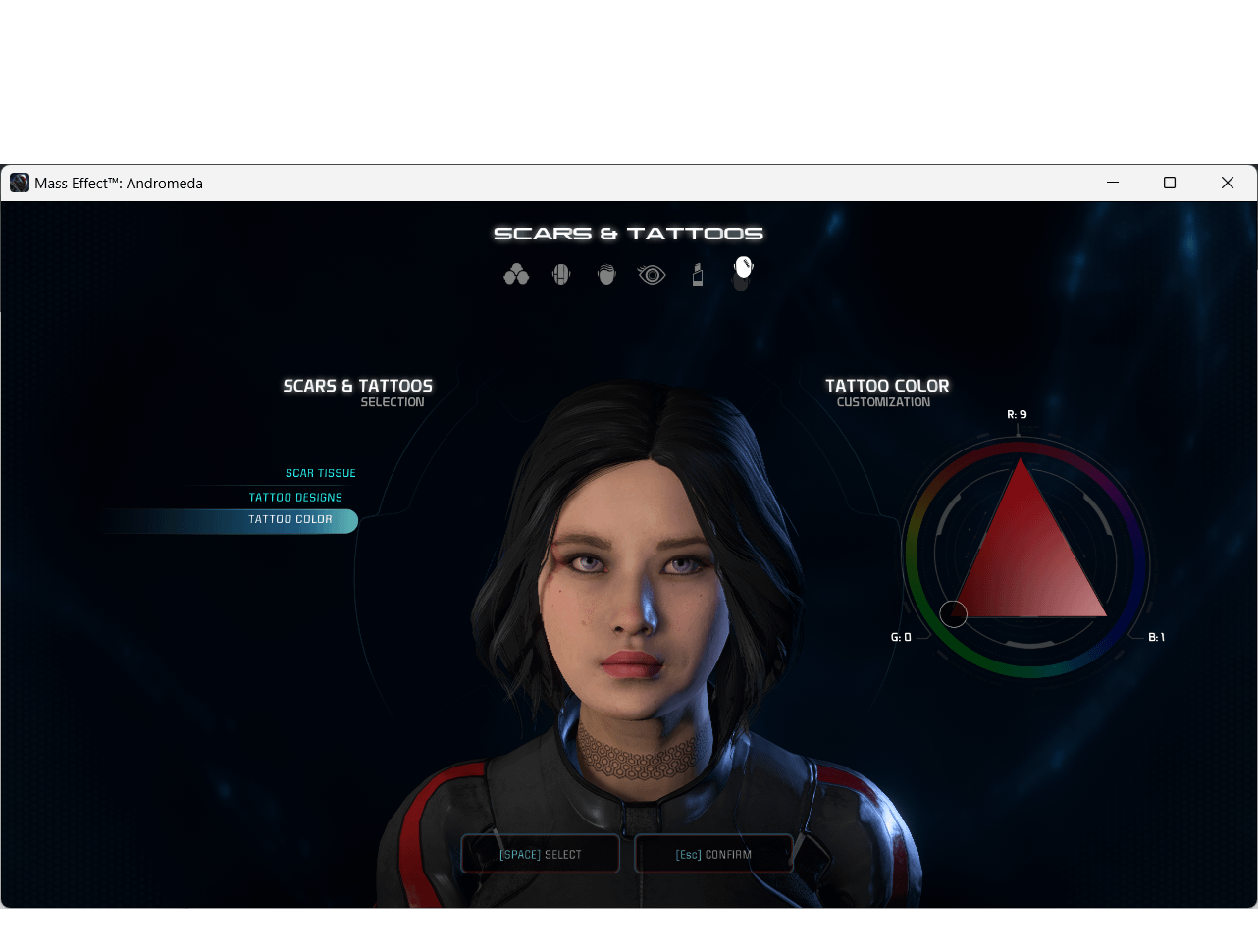The width and height of the screenshot is (1258, 952).
Task: Open the lipstick makeup category
Action: click(x=698, y=275)
